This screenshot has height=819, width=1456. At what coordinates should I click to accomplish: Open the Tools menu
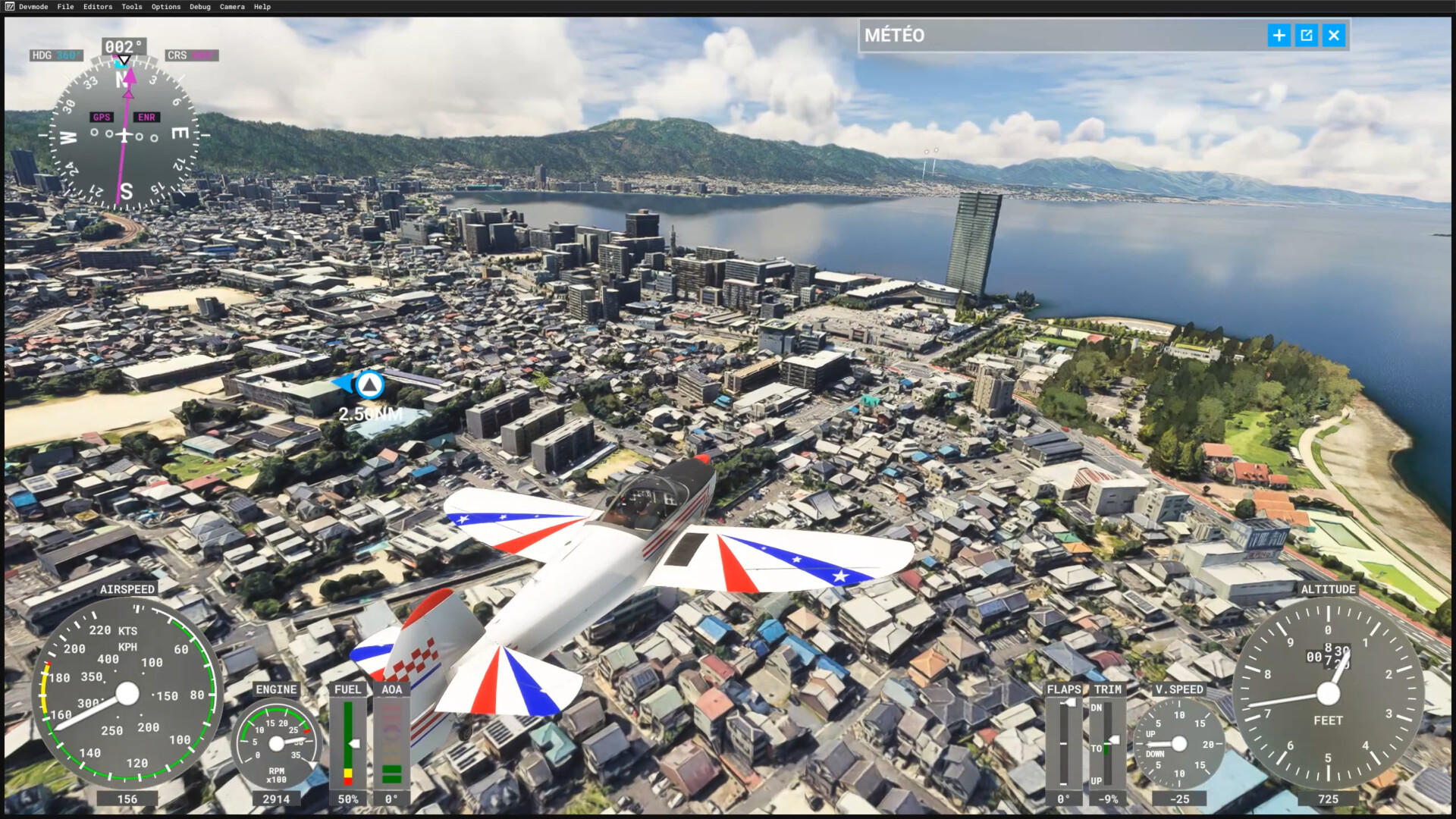click(x=132, y=7)
